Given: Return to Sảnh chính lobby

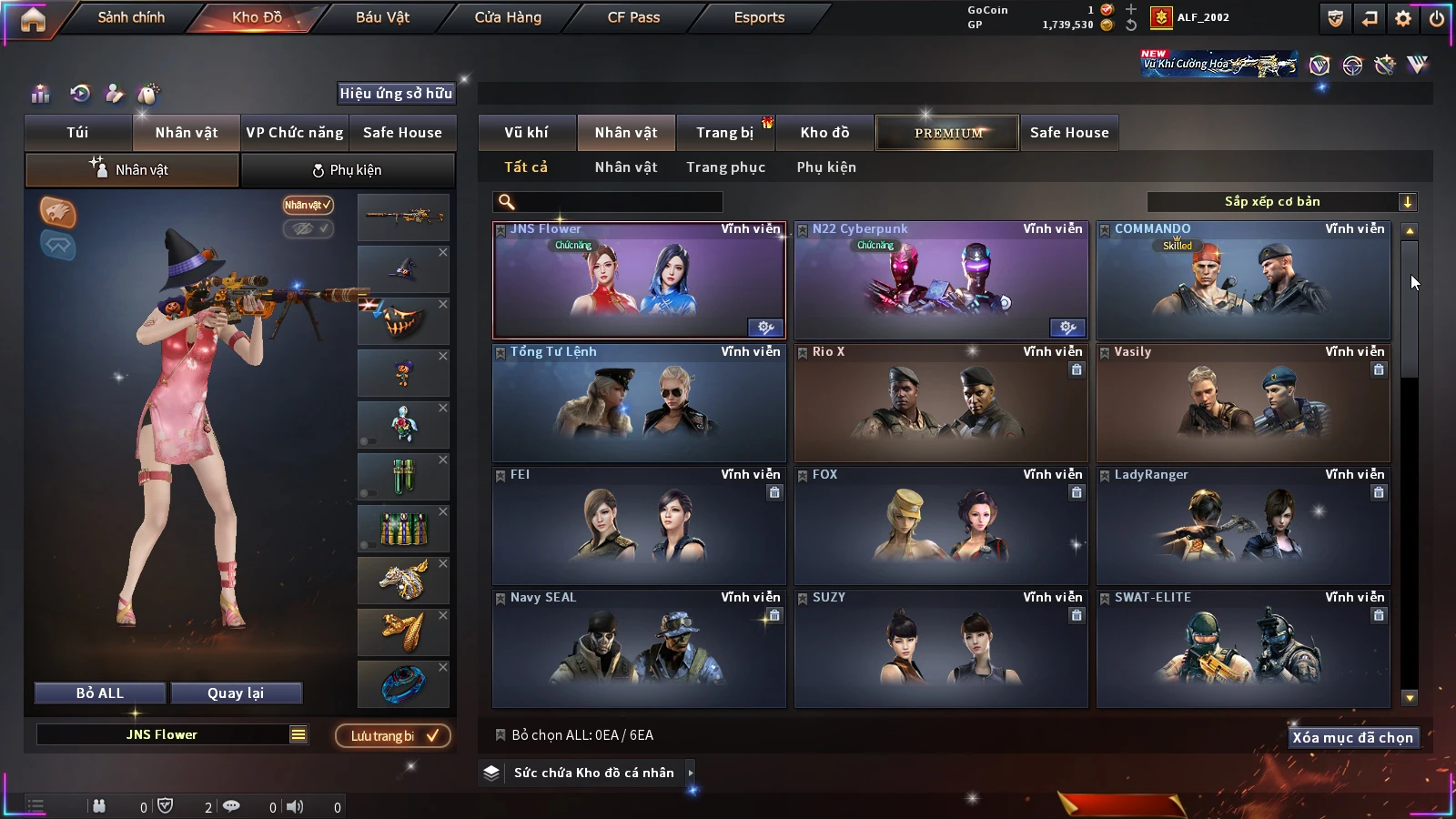Looking at the screenshot, I should (x=131, y=17).
